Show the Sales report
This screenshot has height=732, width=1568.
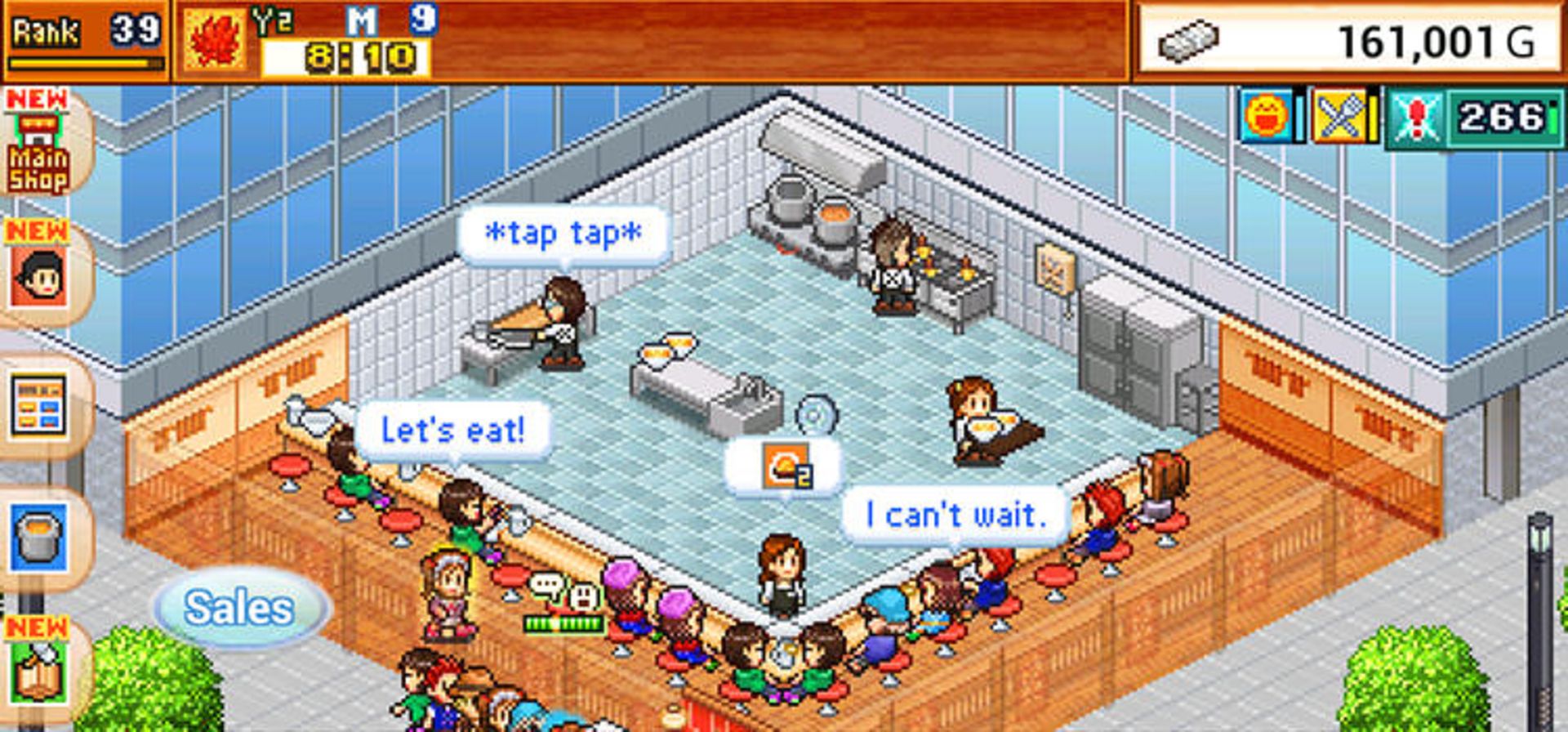[x=239, y=609]
